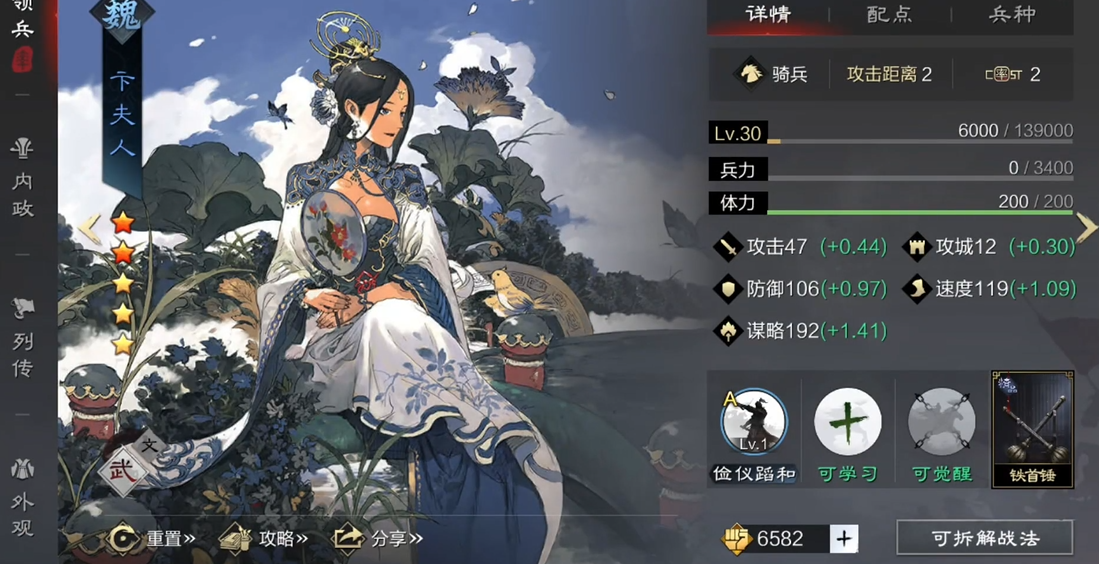
Task: Open the 配点 stat points tab
Action: pos(889,15)
